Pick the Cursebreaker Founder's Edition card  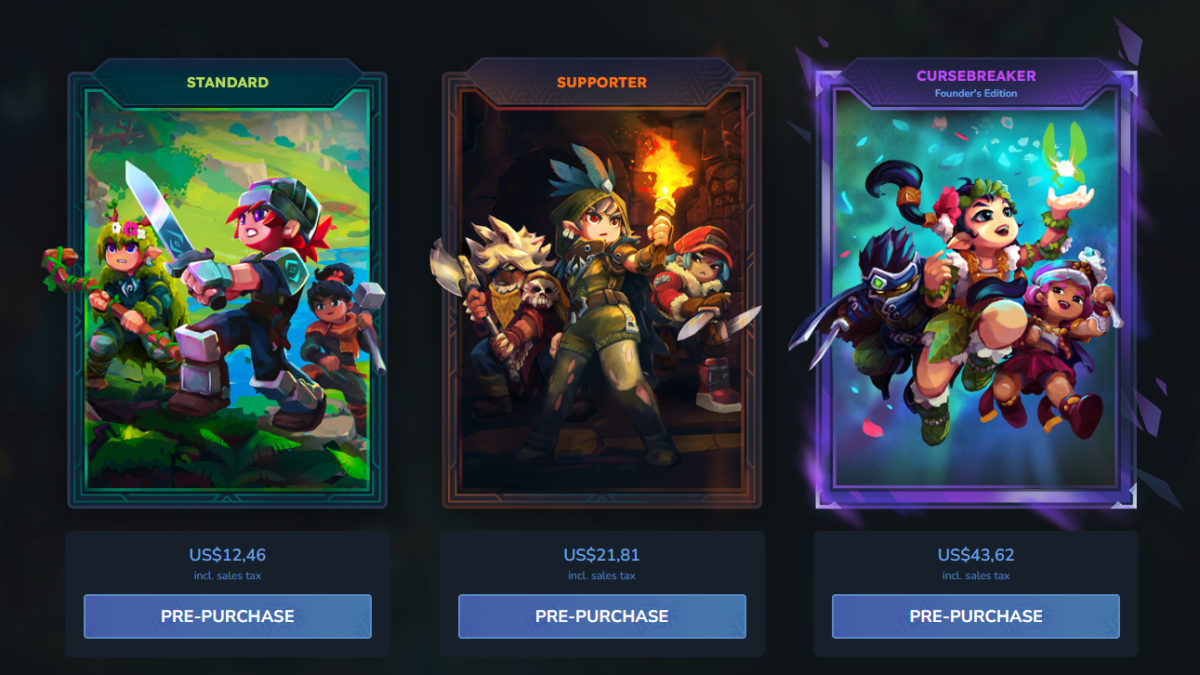975,290
